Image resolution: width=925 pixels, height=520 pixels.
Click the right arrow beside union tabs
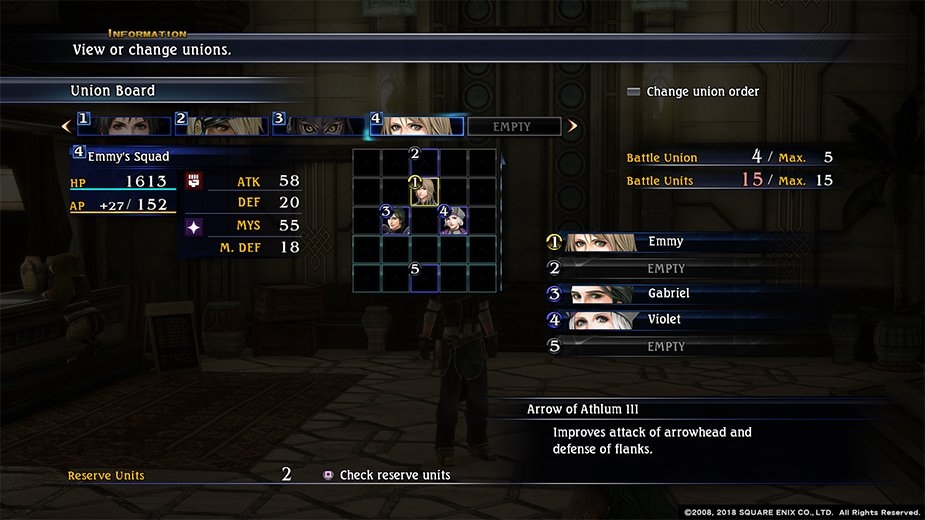click(x=573, y=127)
